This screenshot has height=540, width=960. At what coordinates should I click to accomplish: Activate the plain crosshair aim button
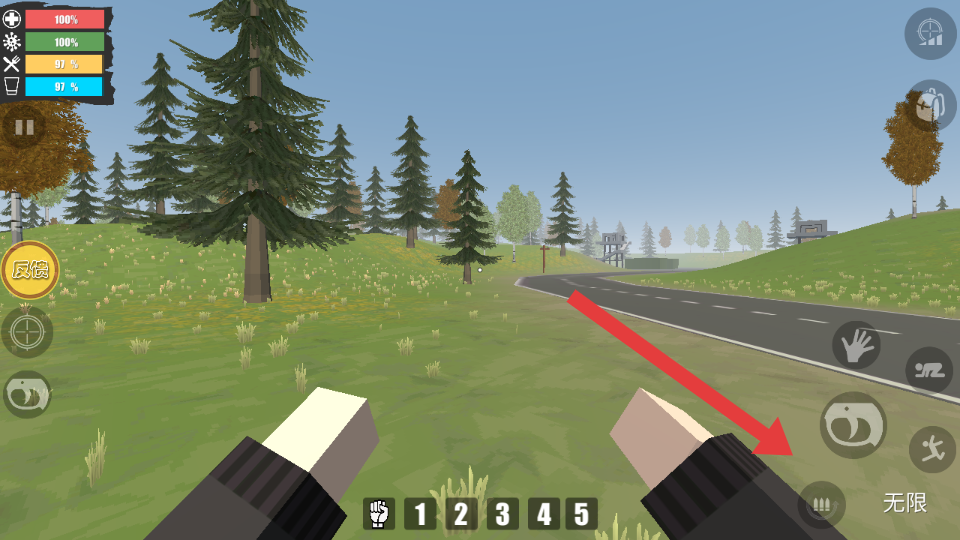[x=27, y=332]
